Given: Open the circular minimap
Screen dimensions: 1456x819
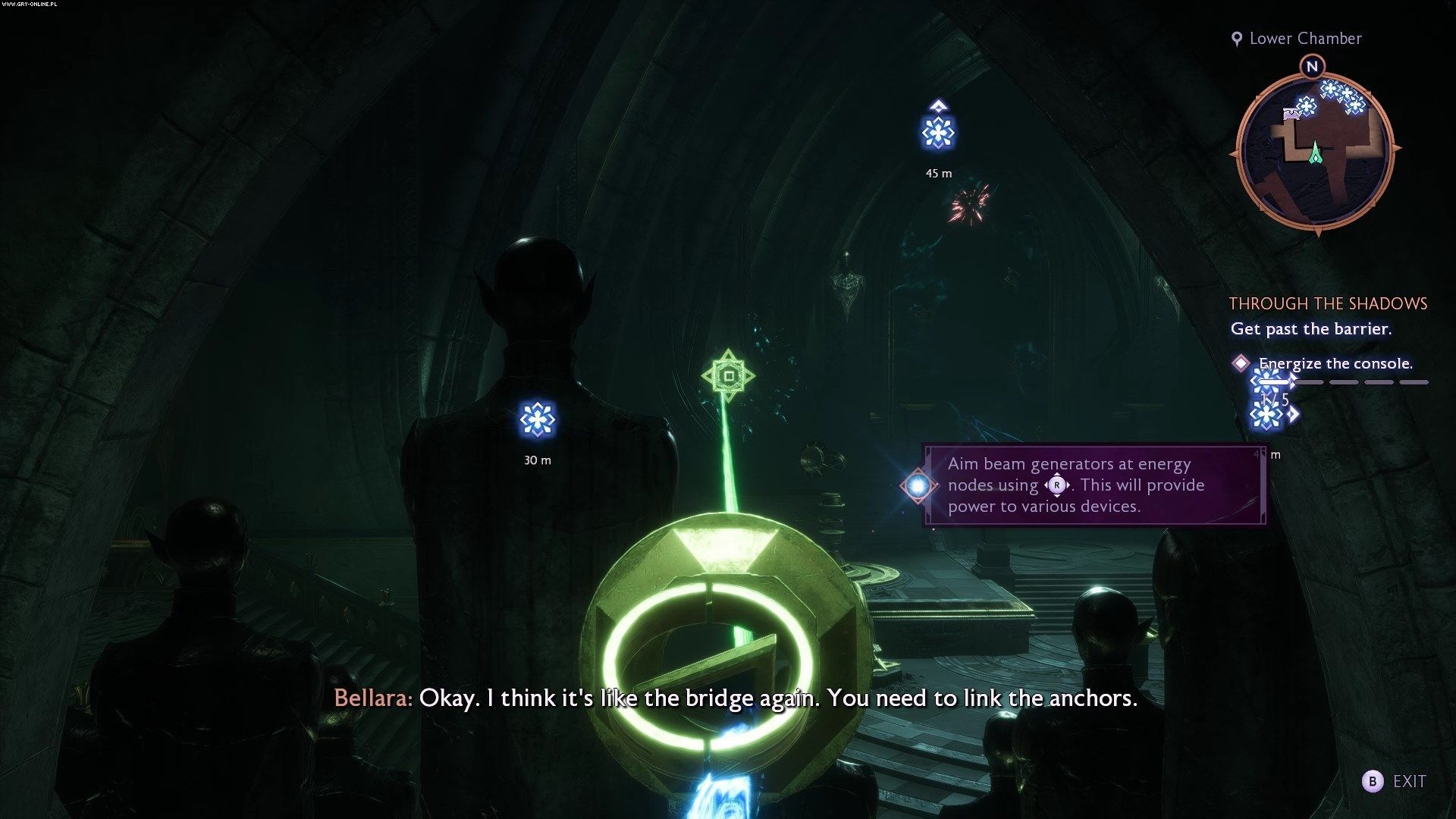Looking at the screenshot, I should click(x=1315, y=152).
